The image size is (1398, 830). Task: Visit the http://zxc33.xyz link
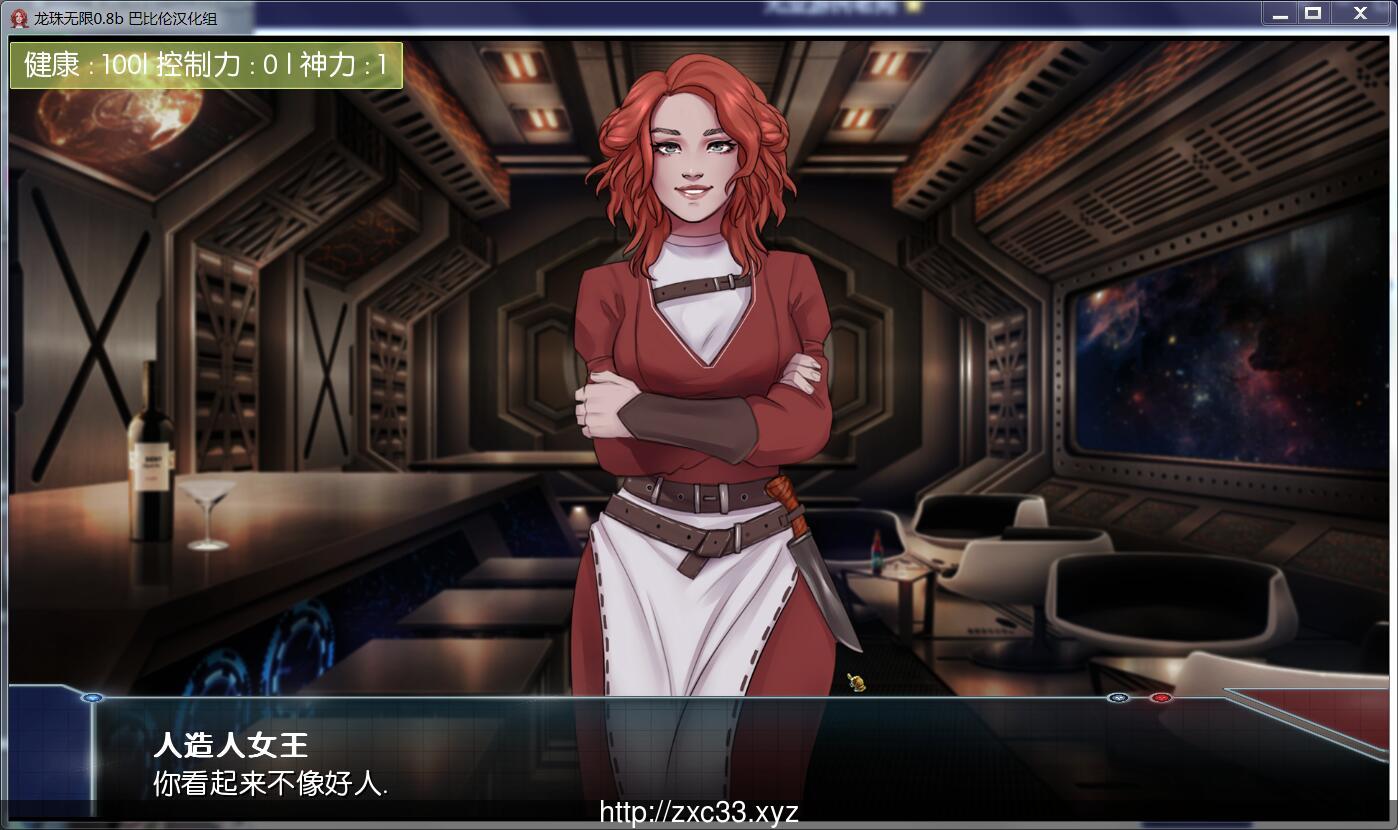tap(698, 812)
